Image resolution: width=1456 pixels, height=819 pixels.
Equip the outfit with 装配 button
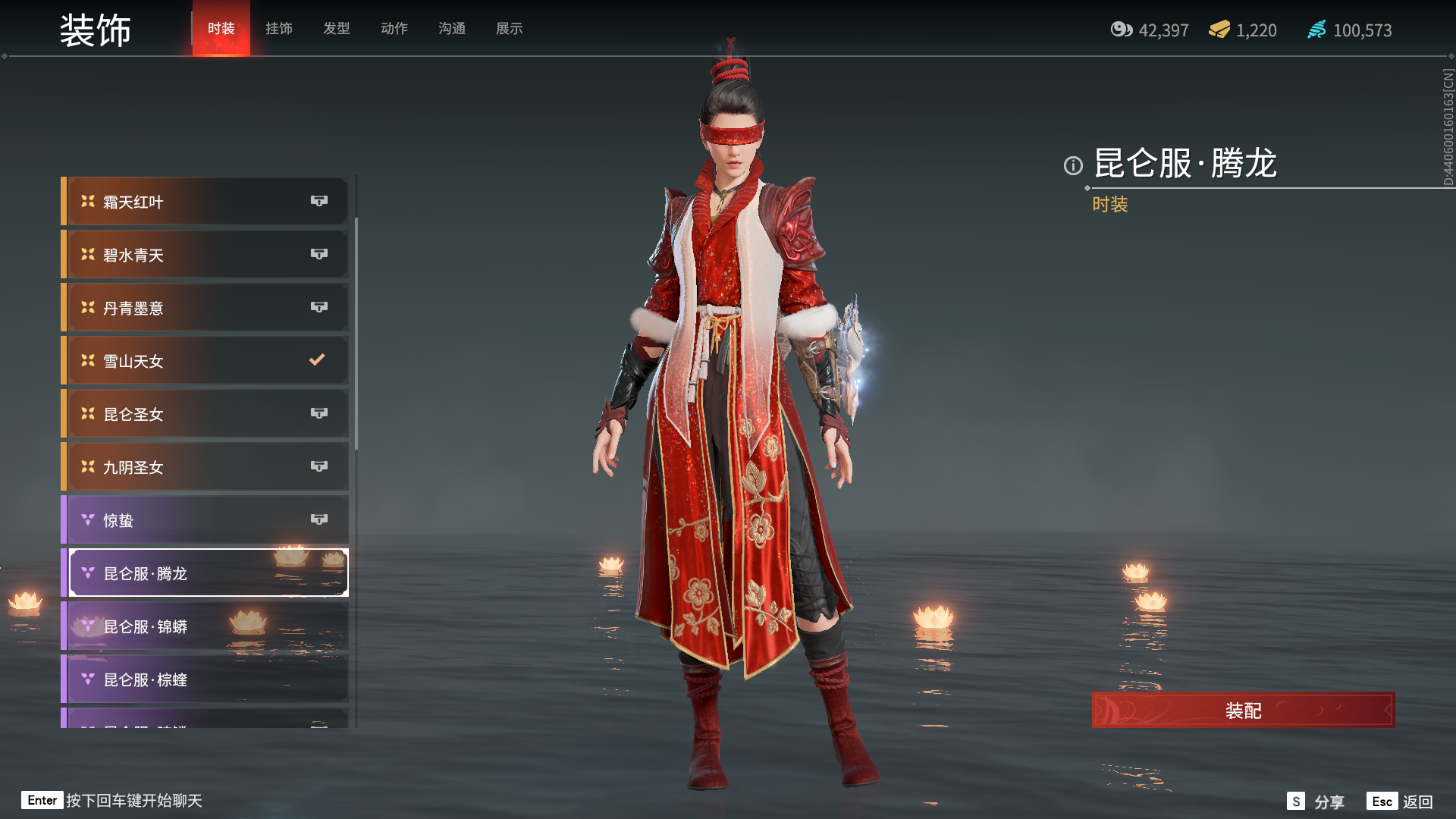1243,711
